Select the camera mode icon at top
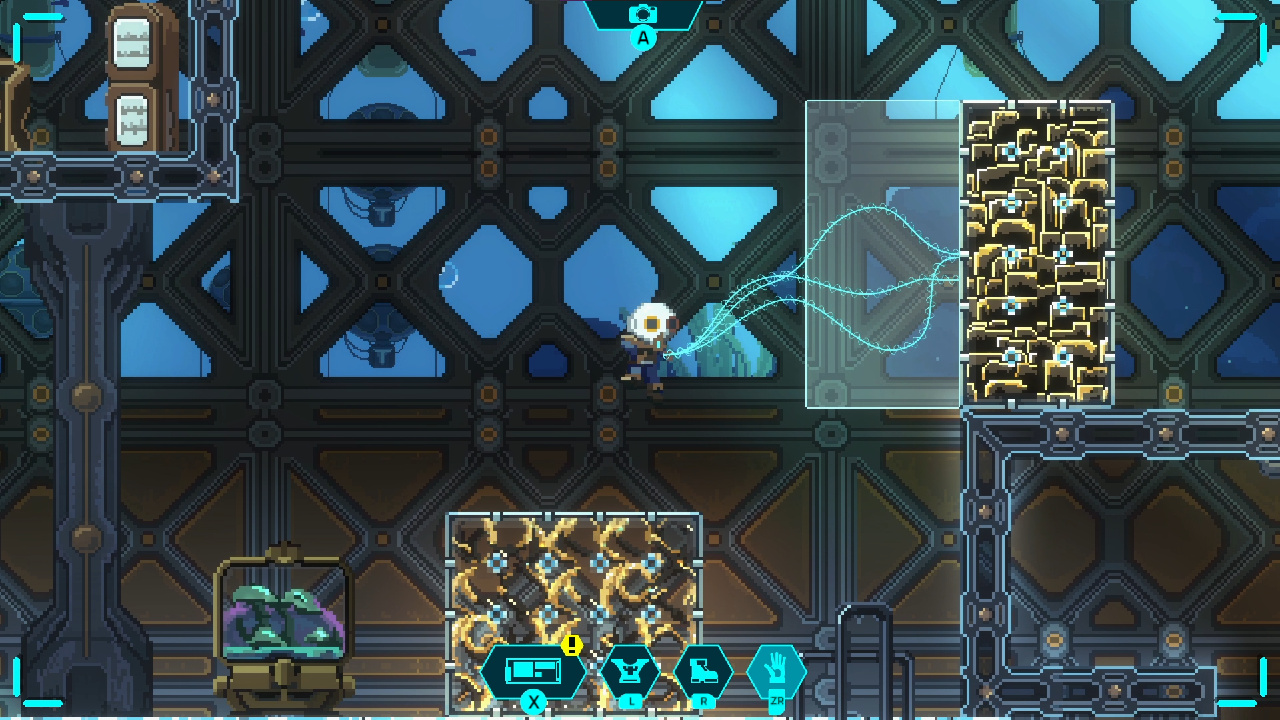 [644, 14]
